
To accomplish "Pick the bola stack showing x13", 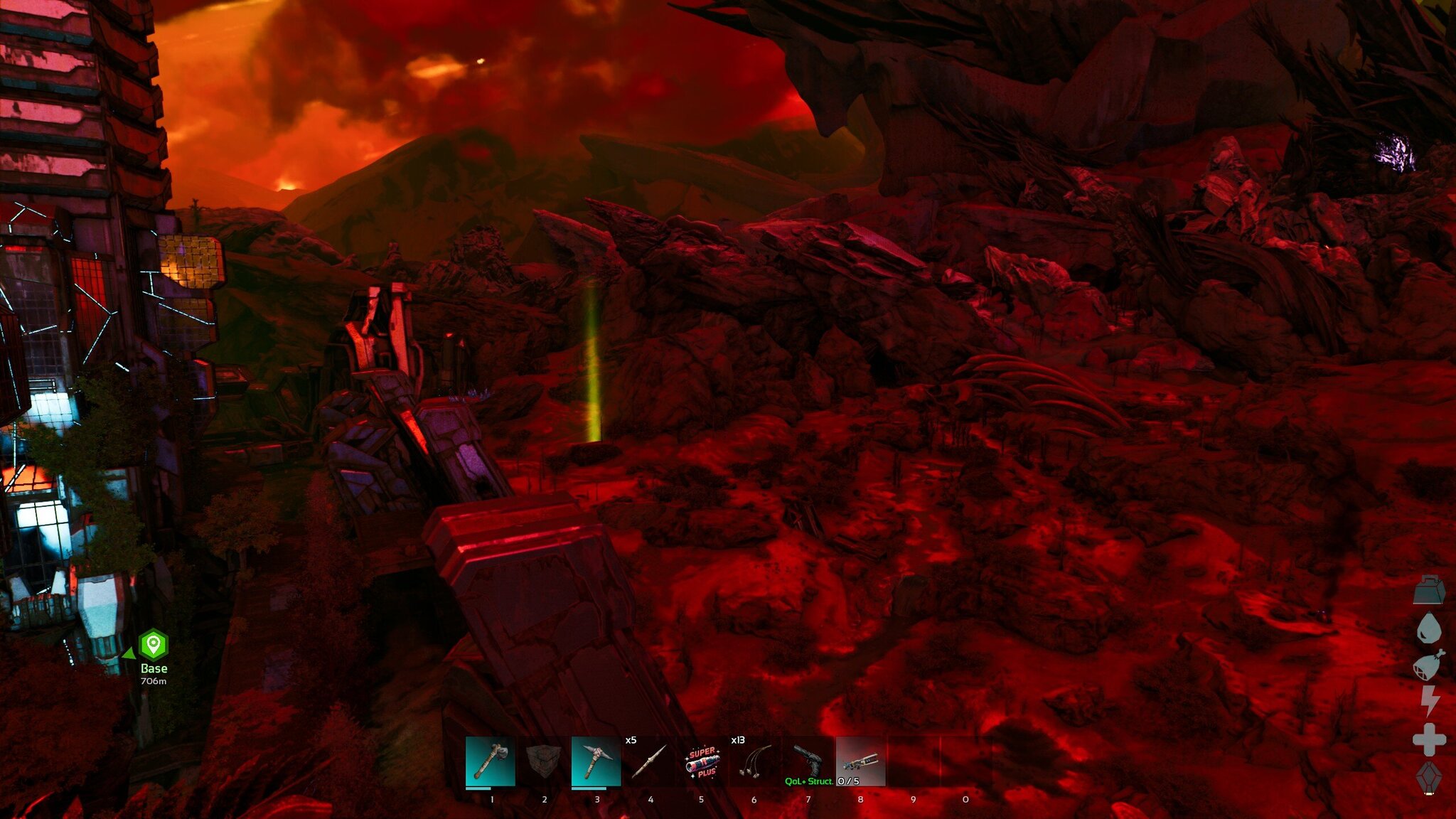I will 754,761.
